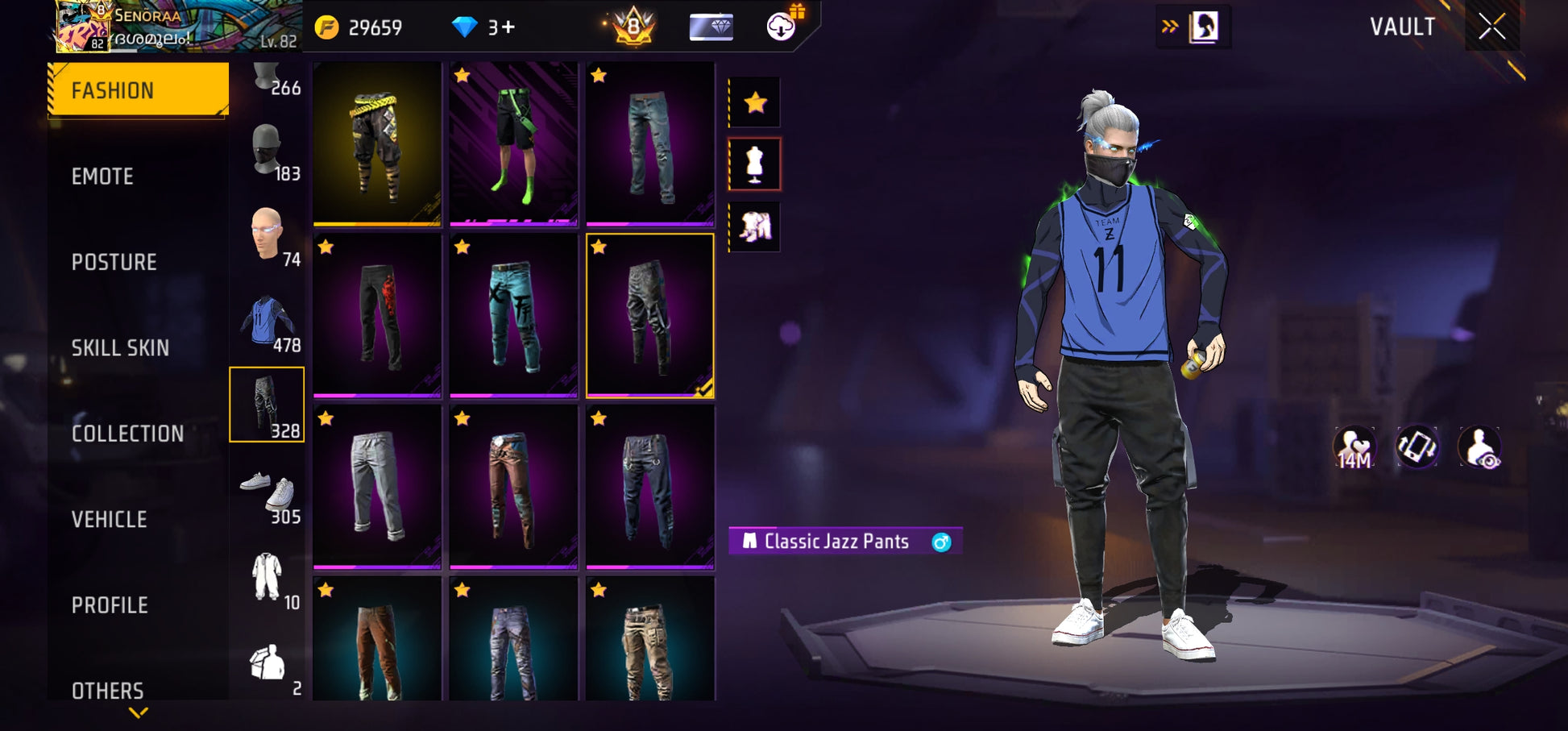Screen dimensions: 1568x731
Task: Select the shoes category with 305 items
Action: point(268,493)
